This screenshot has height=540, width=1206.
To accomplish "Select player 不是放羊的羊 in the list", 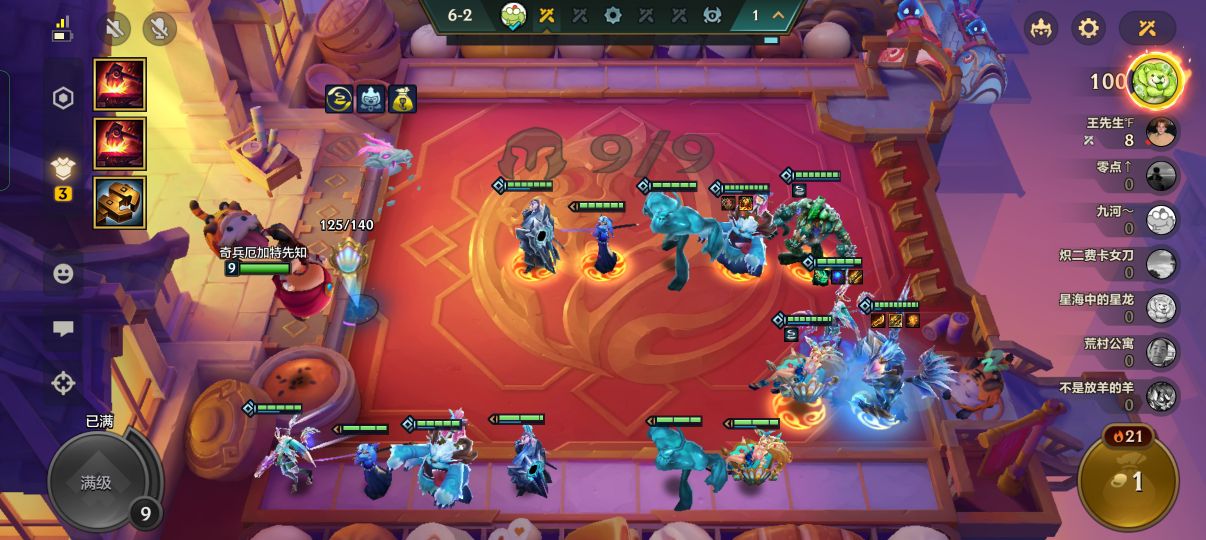I will click(1161, 396).
